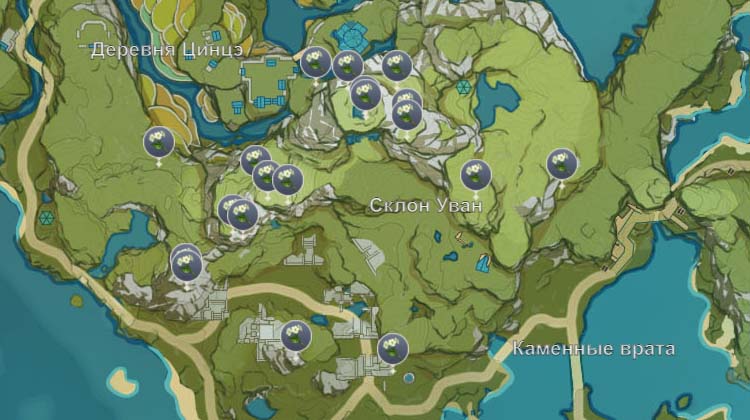Click the flower marker nearest Каменные врата label

393,348
